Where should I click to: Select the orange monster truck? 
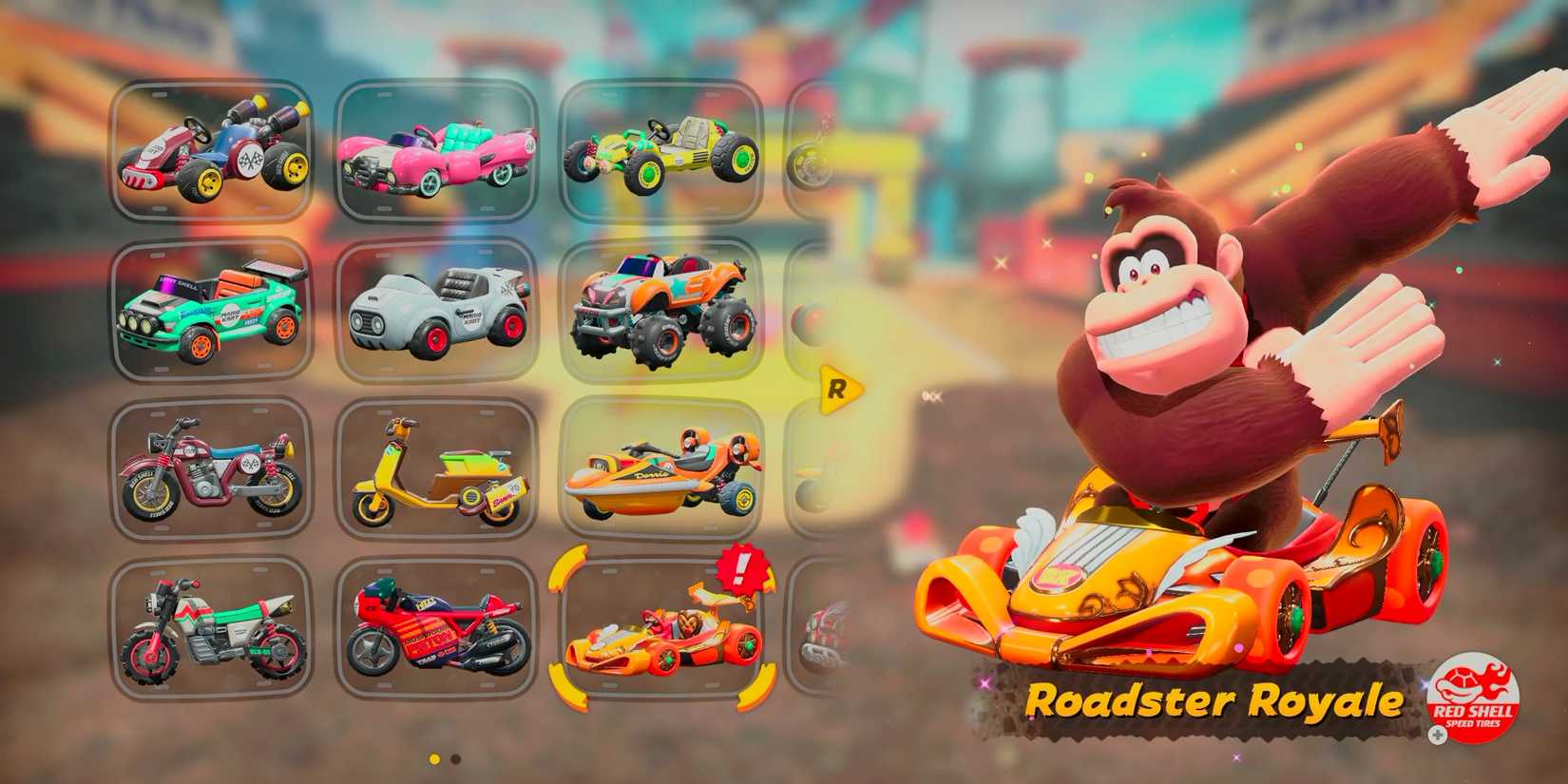tap(660, 309)
